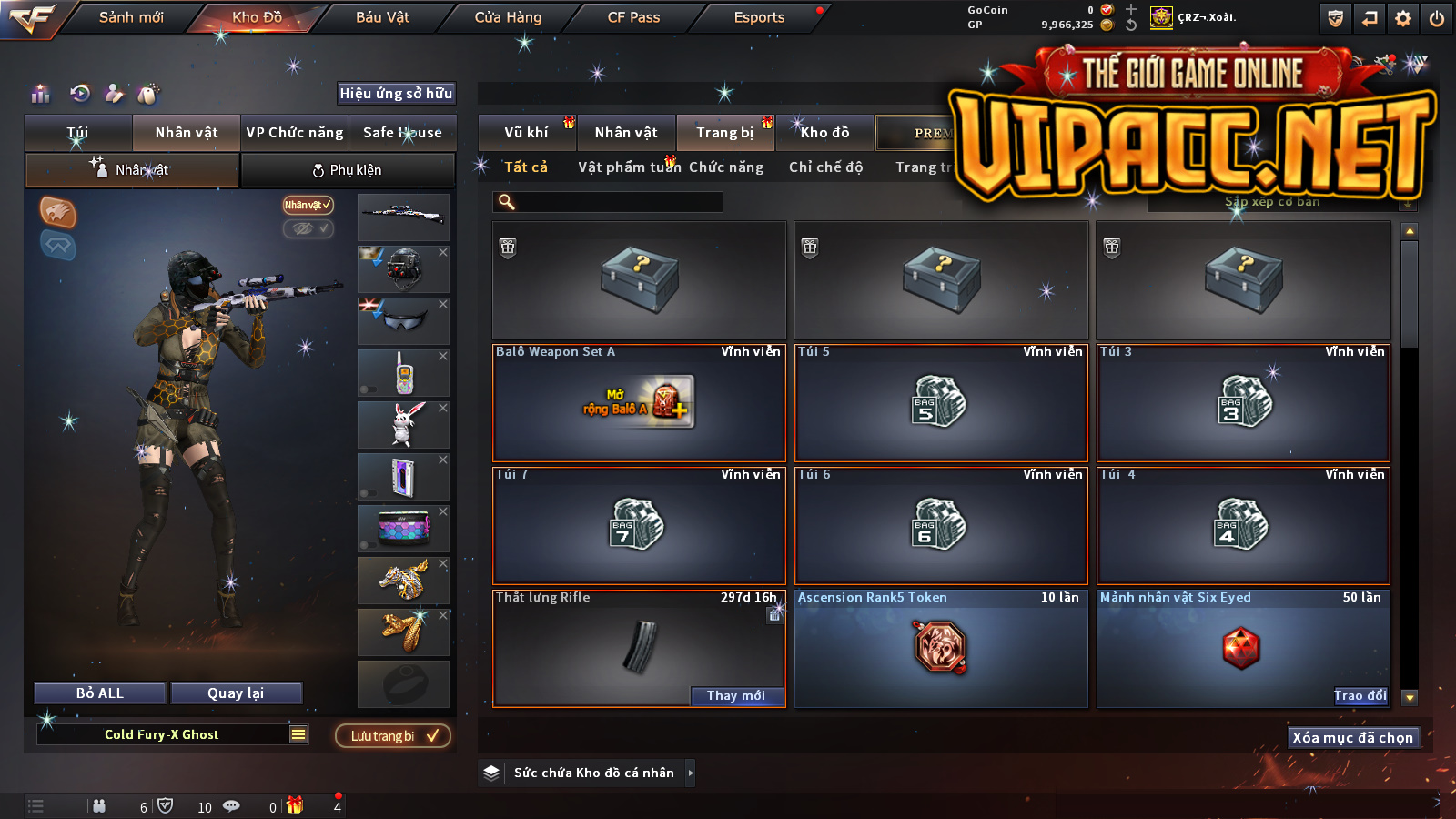Switch to the Safe House tab
The height and width of the screenshot is (819, 1456).
pyautogui.click(x=402, y=133)
